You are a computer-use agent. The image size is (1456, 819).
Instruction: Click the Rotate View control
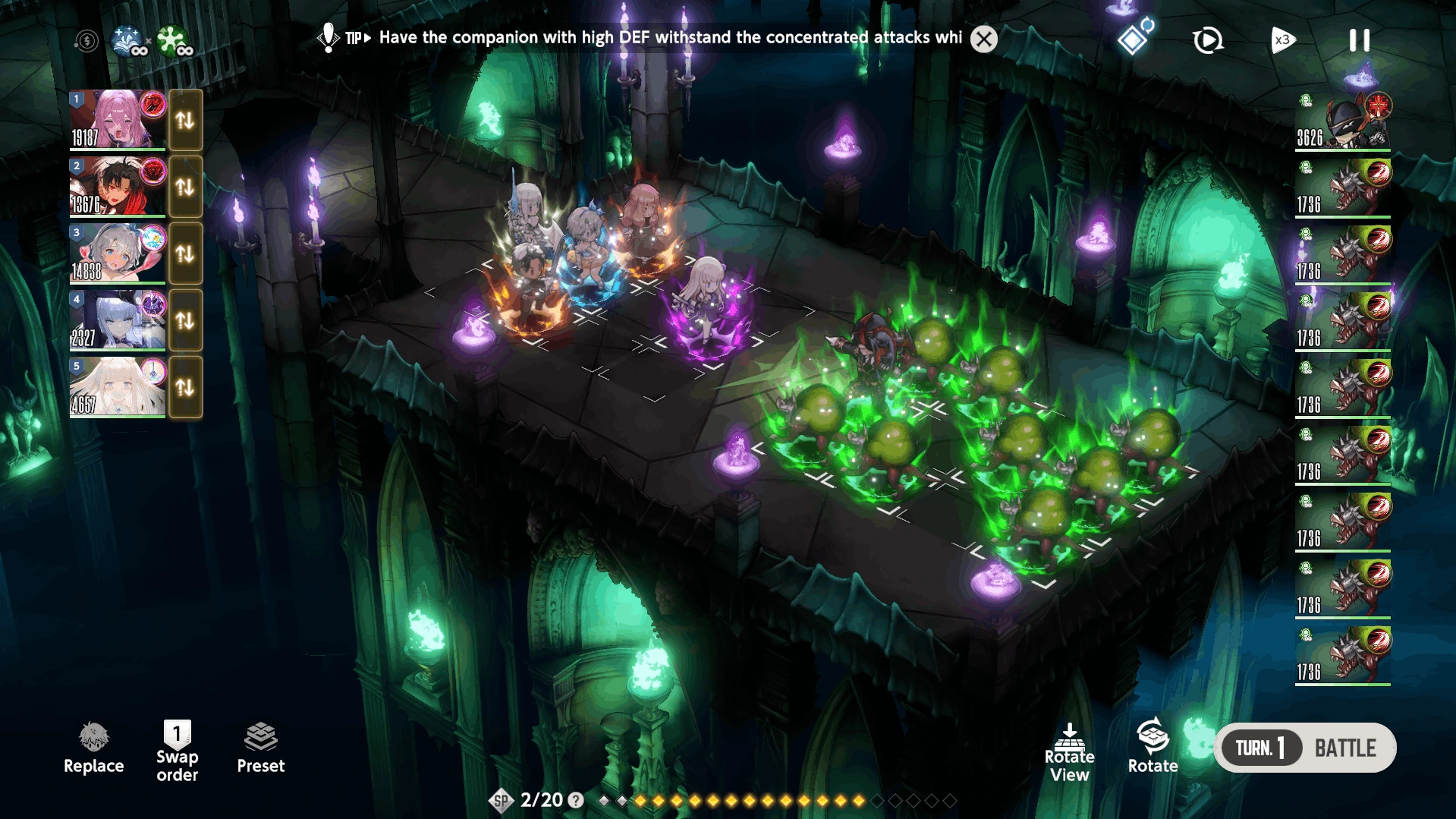1069,752
